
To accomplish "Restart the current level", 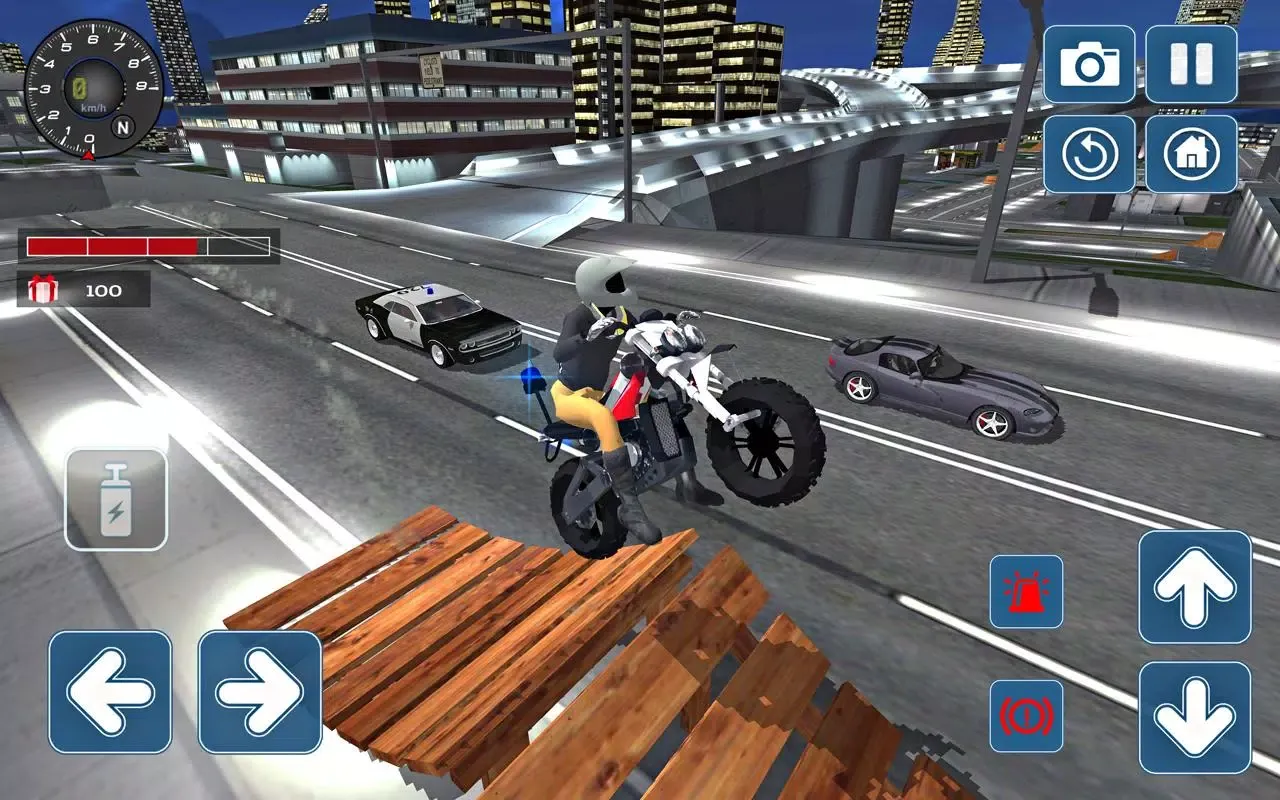I will click(1090, 155).
